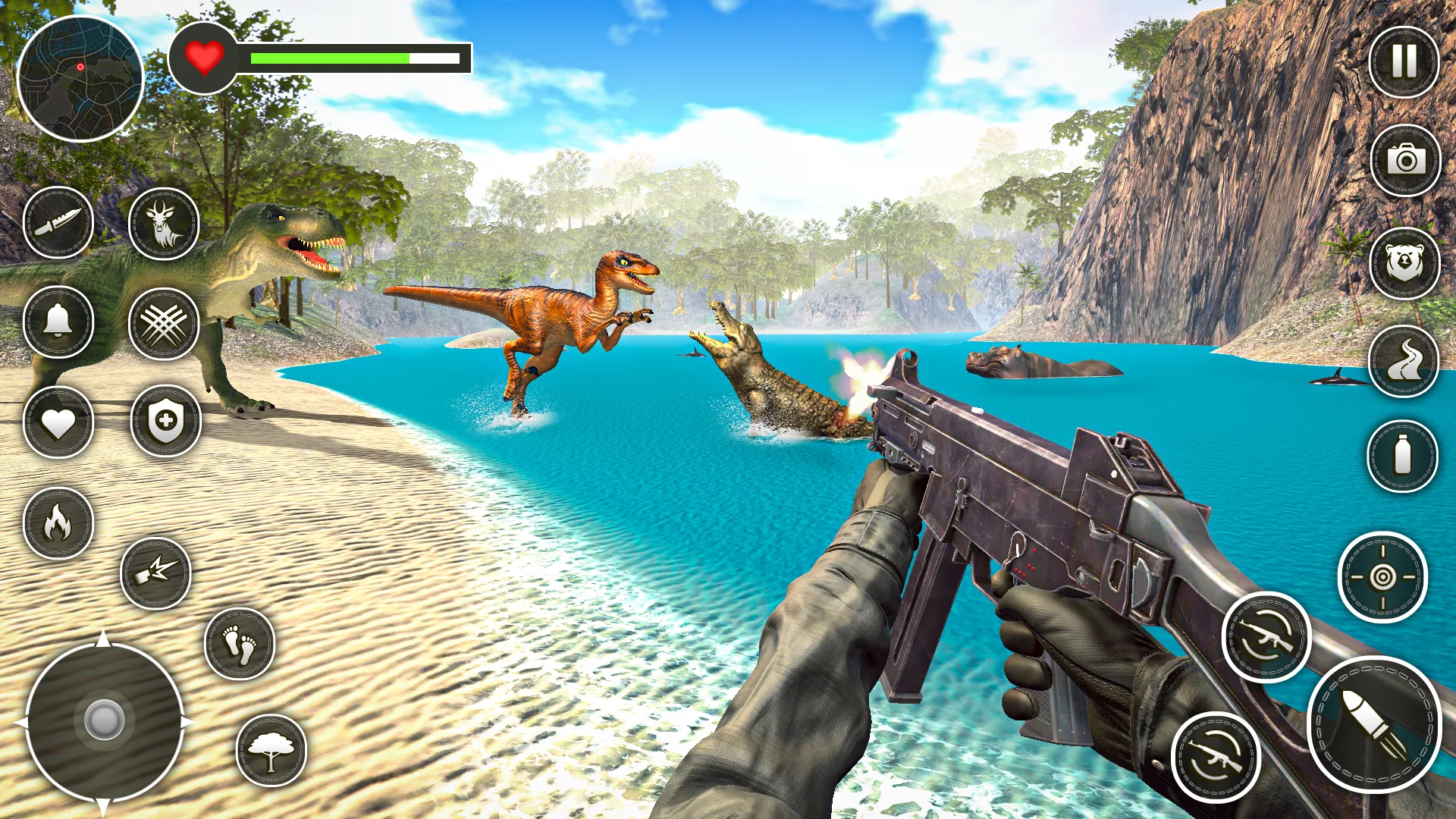The height and width of the screenshot is (819, 1456).
Task: Fire weapon with the bullet button
Action: (x=1373, y=725)
